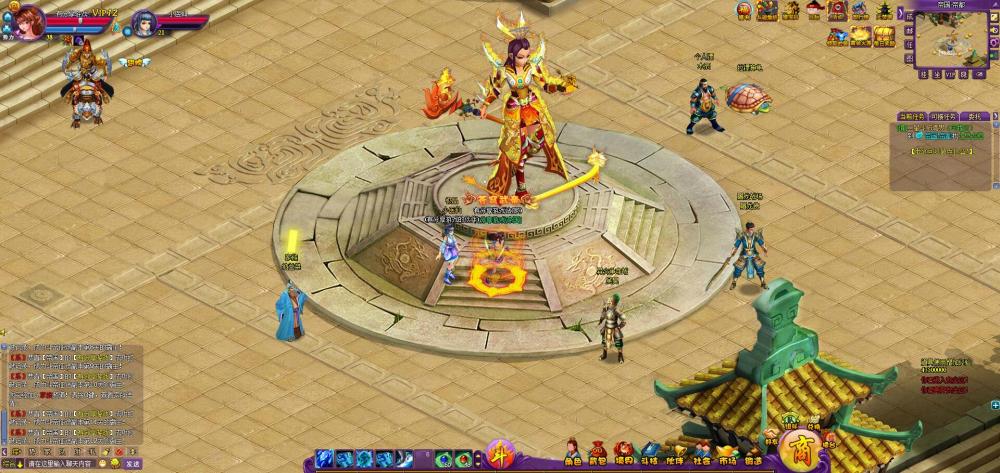Click the round 斗 battle button

500,455
